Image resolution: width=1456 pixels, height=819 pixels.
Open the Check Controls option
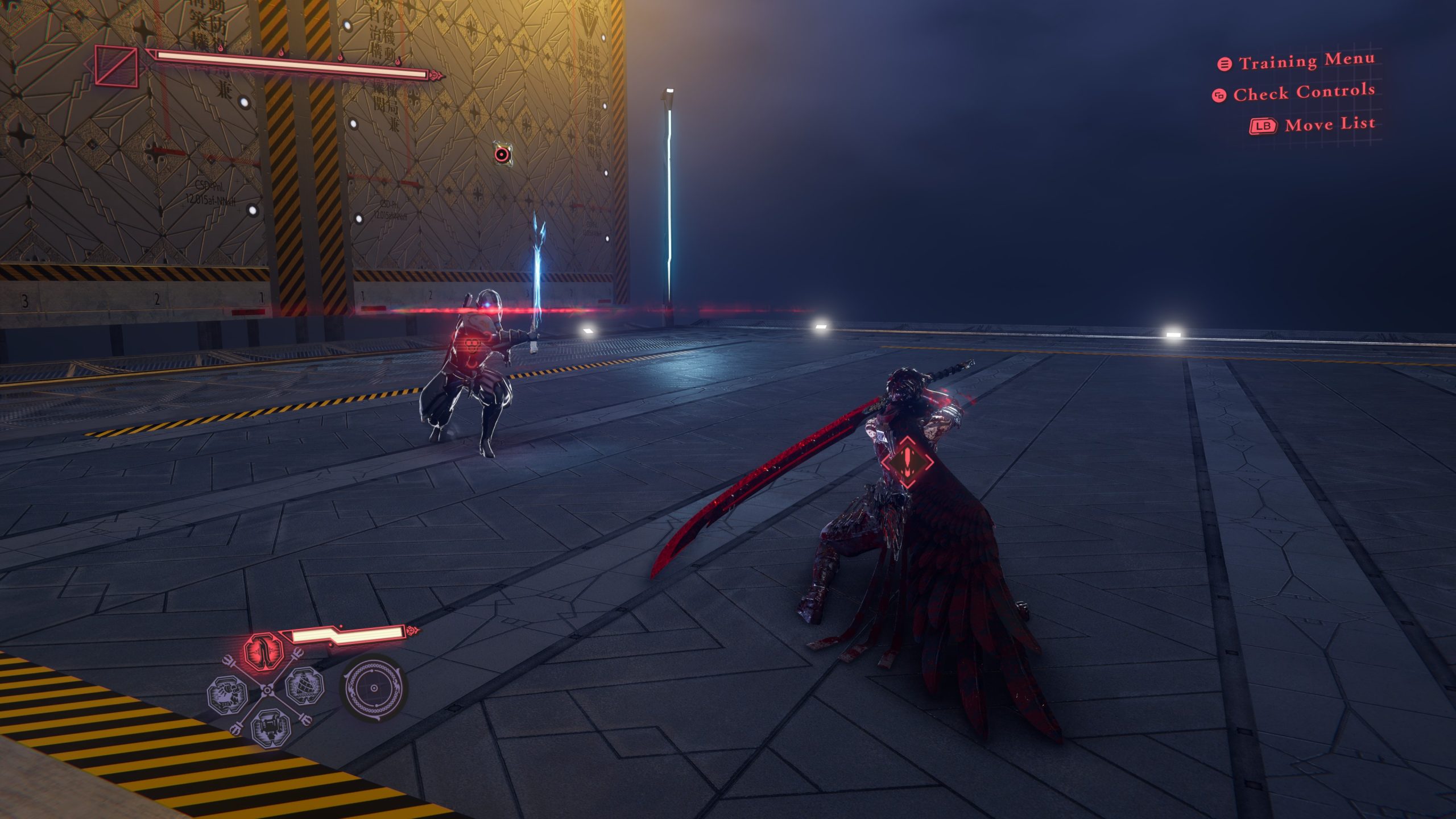[1303, 93]
